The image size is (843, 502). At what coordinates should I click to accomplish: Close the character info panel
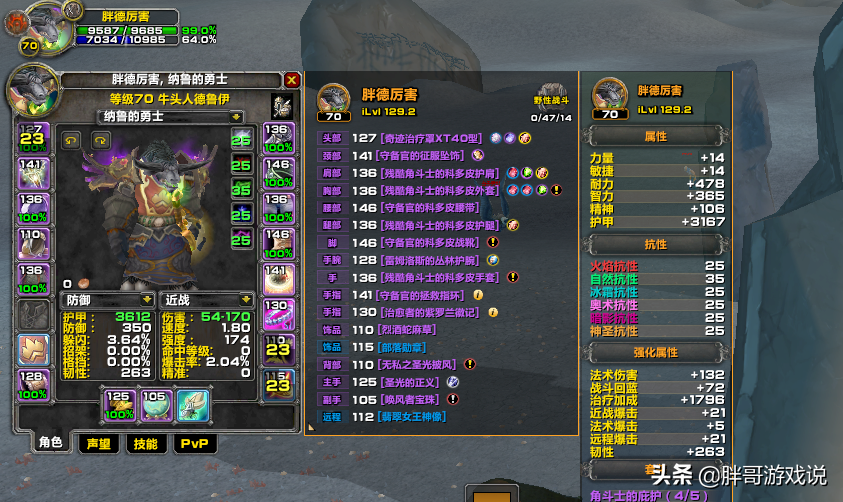click(x=291, y=80)
